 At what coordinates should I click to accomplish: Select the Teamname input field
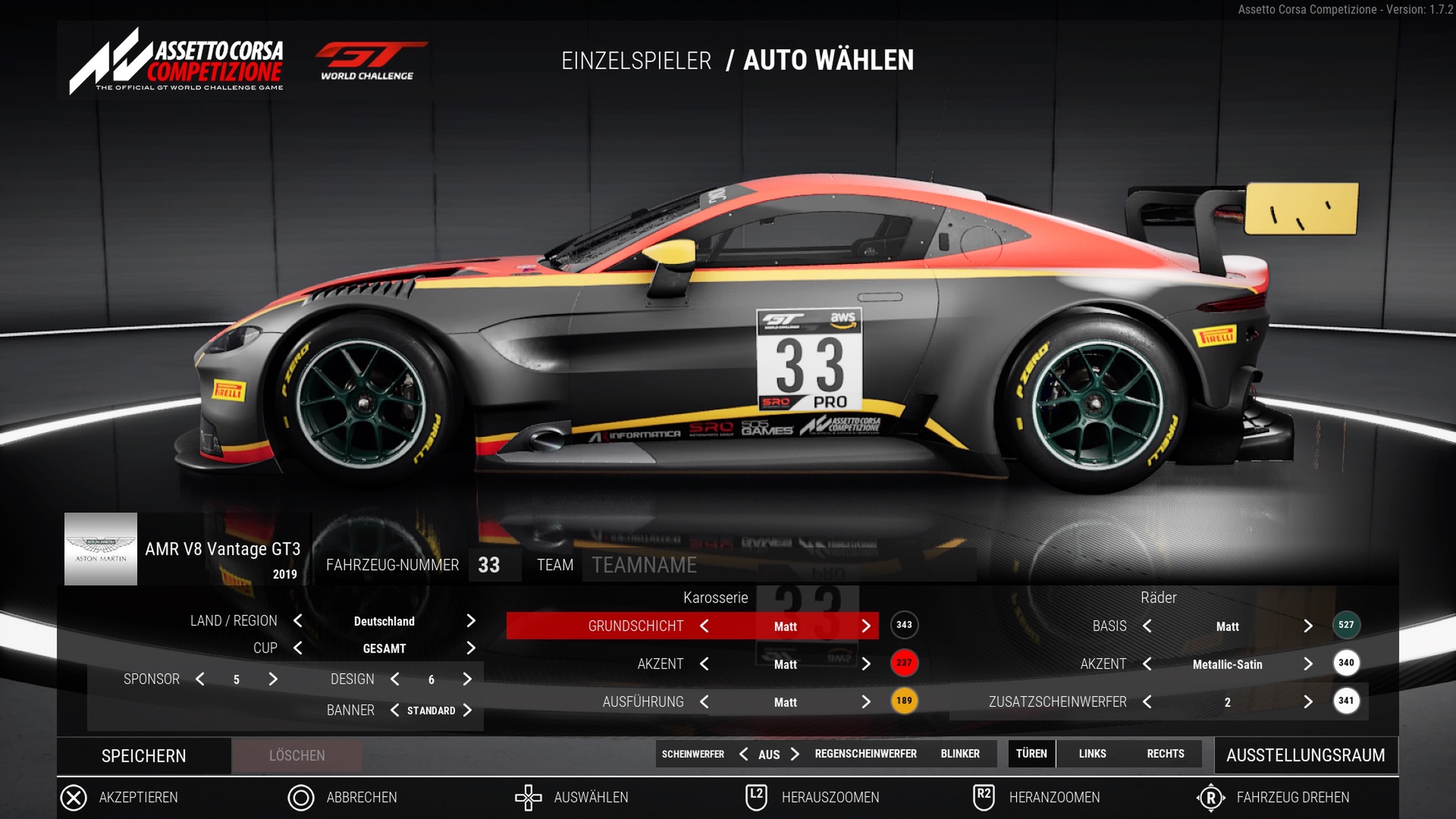pyautogui.click(x=778, y=565)
